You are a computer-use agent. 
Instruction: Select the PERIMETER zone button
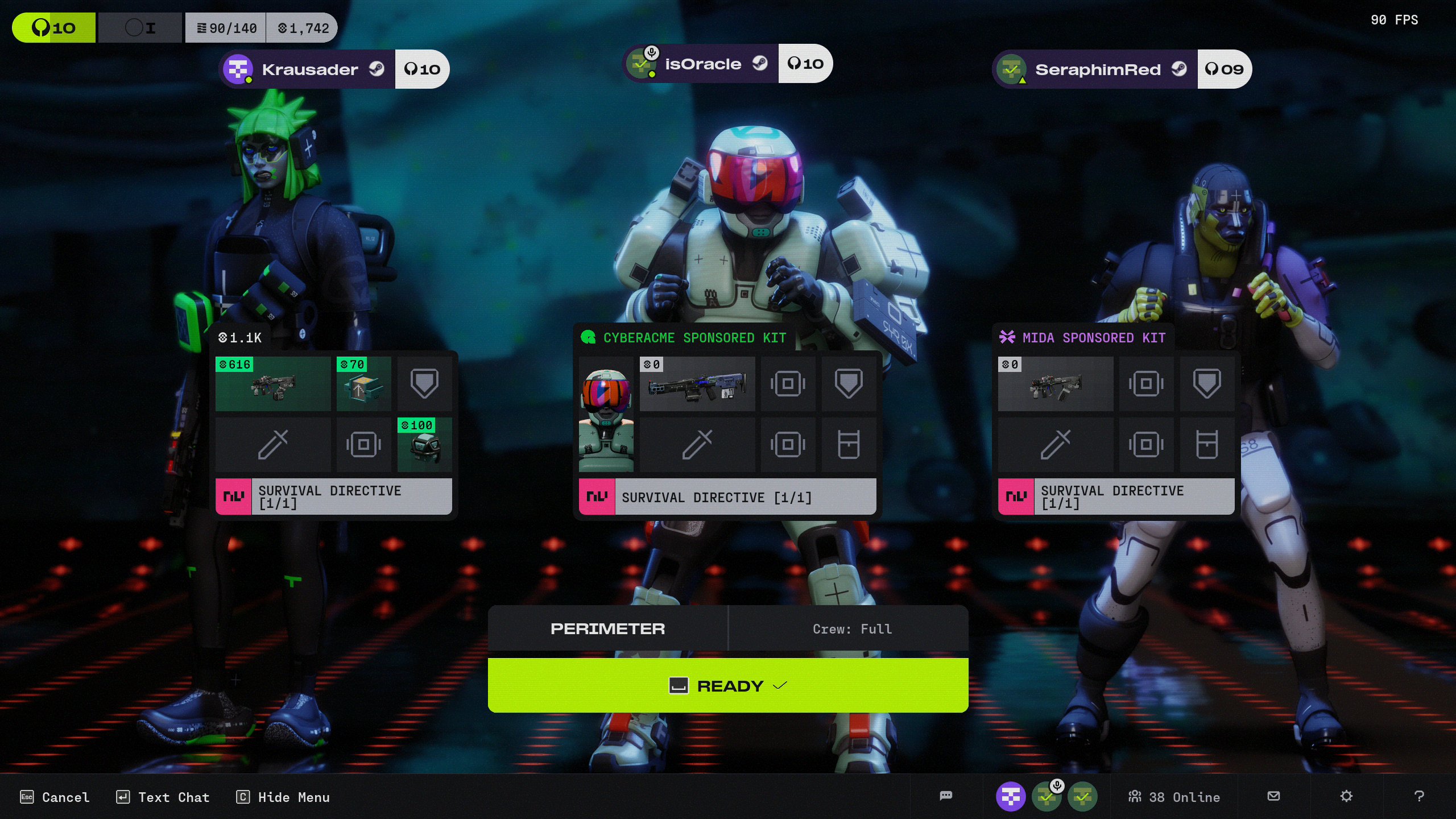(607, 628)
